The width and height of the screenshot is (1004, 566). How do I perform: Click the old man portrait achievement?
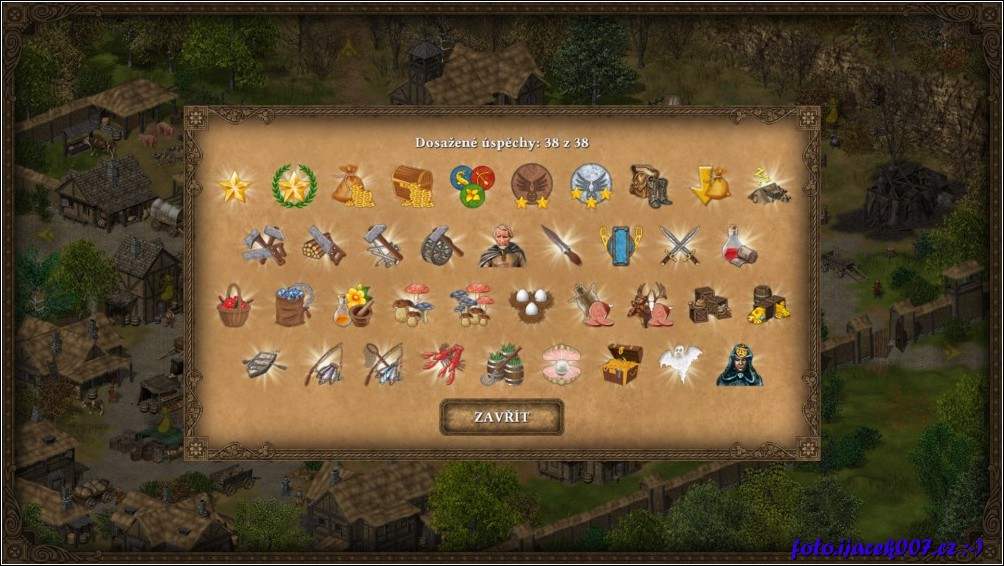502,245
